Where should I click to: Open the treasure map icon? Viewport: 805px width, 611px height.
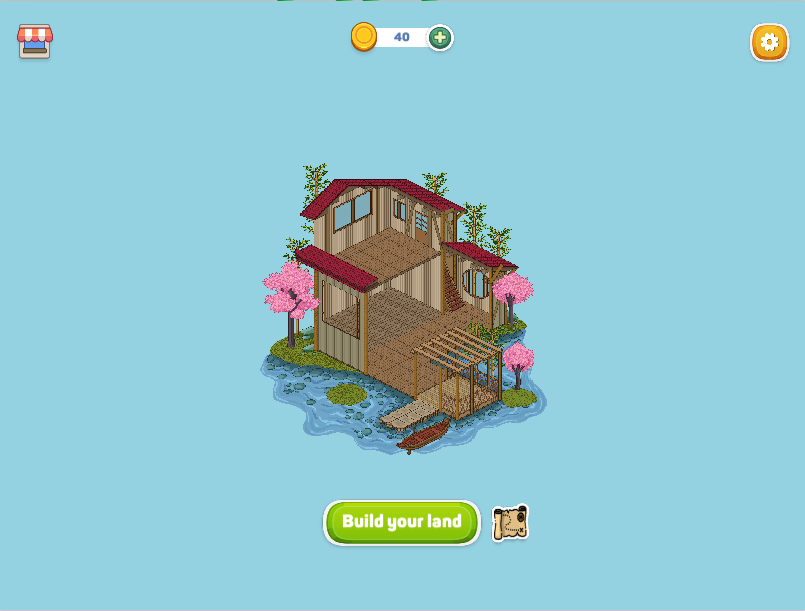pyautogui.click(x=510, y=523)
